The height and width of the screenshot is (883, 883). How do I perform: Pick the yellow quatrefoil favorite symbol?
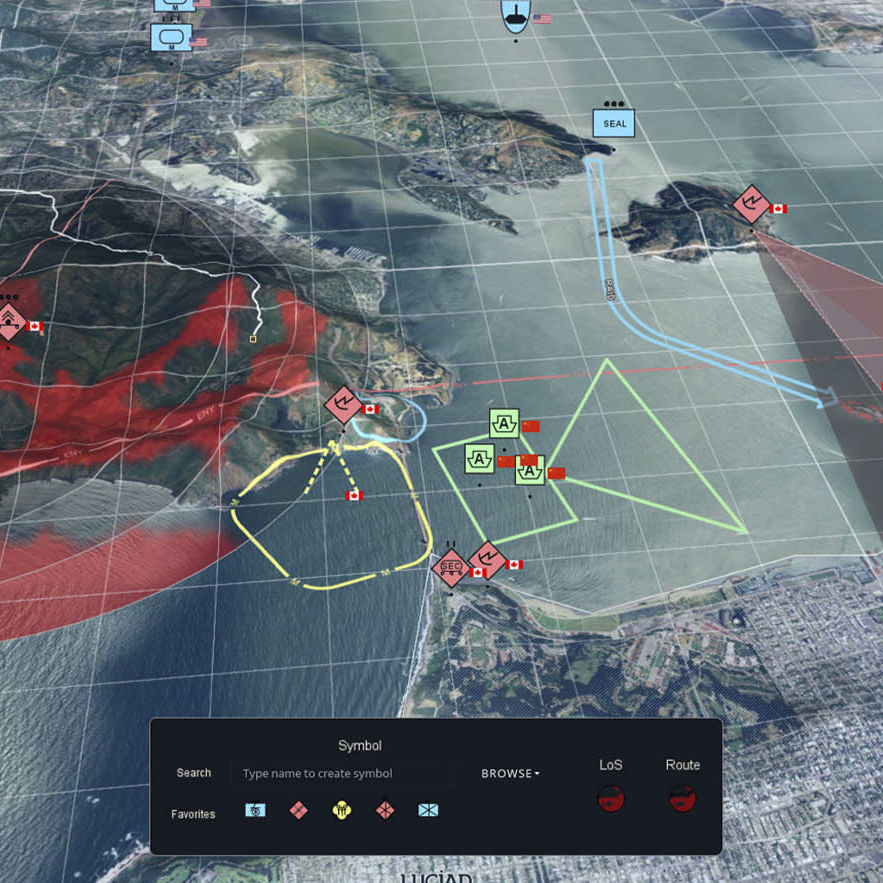point(342,811)
